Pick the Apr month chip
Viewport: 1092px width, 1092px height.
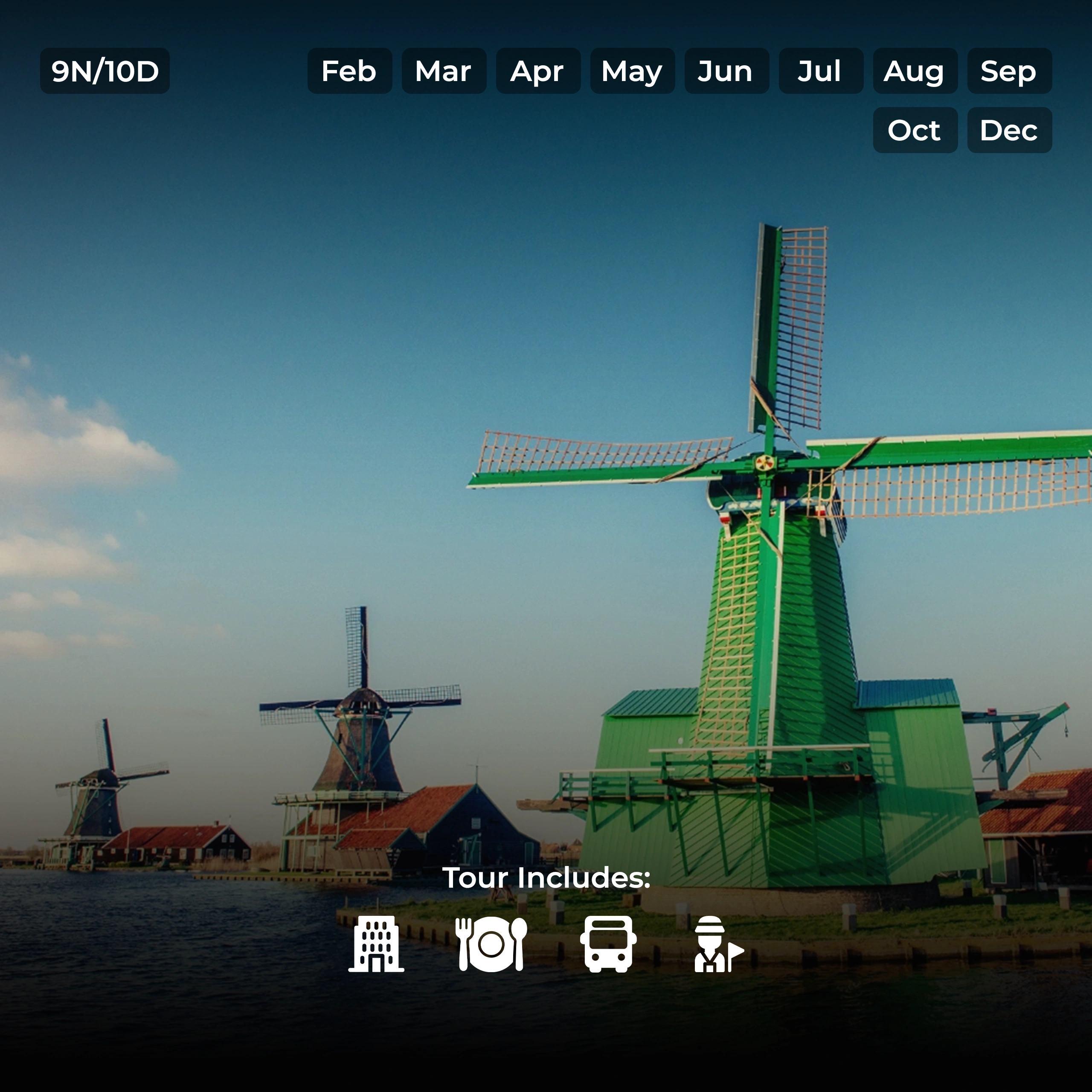(x=538, y=71)
